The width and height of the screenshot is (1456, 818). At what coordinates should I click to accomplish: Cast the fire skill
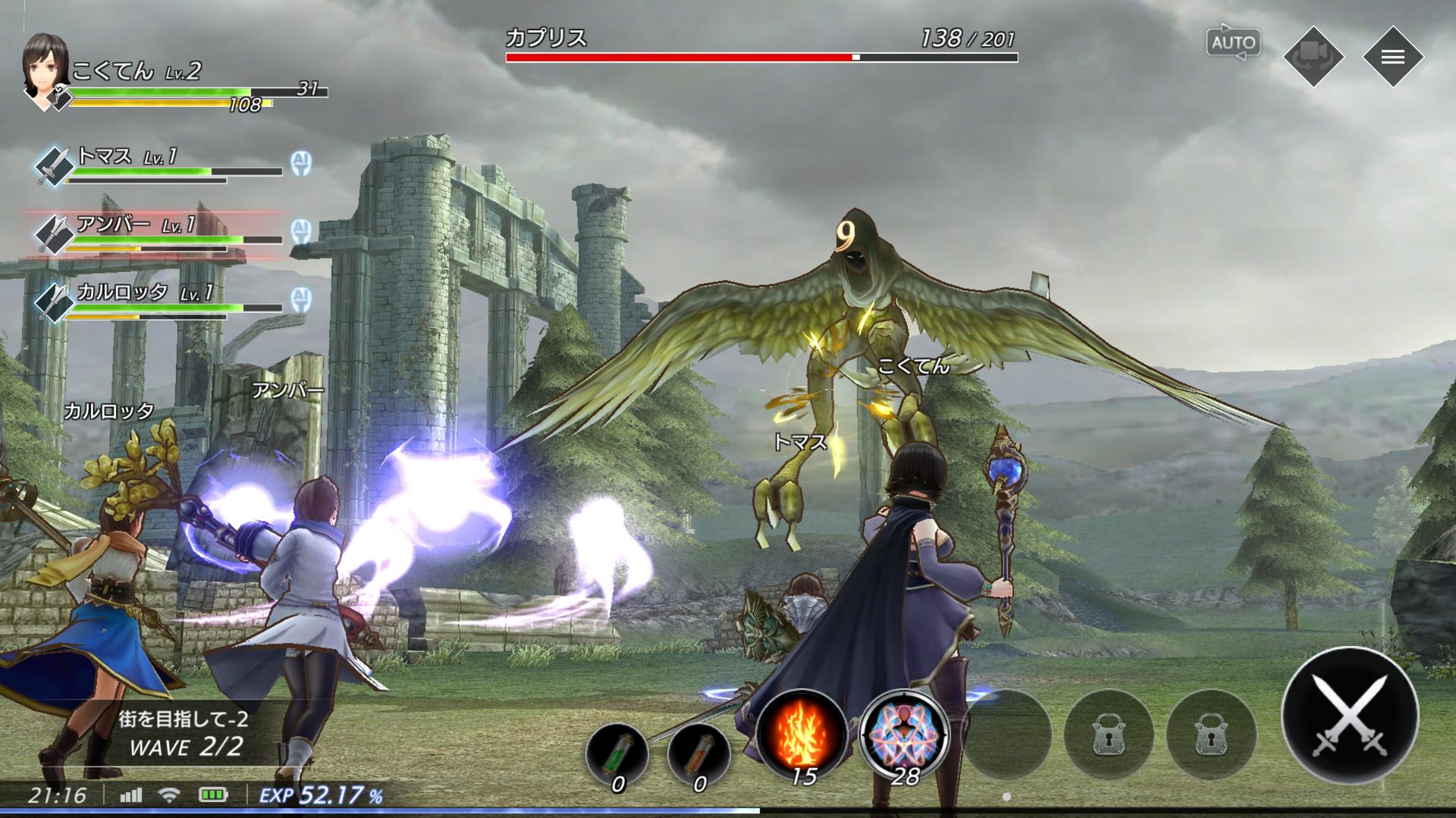click(x=802, y=733)
